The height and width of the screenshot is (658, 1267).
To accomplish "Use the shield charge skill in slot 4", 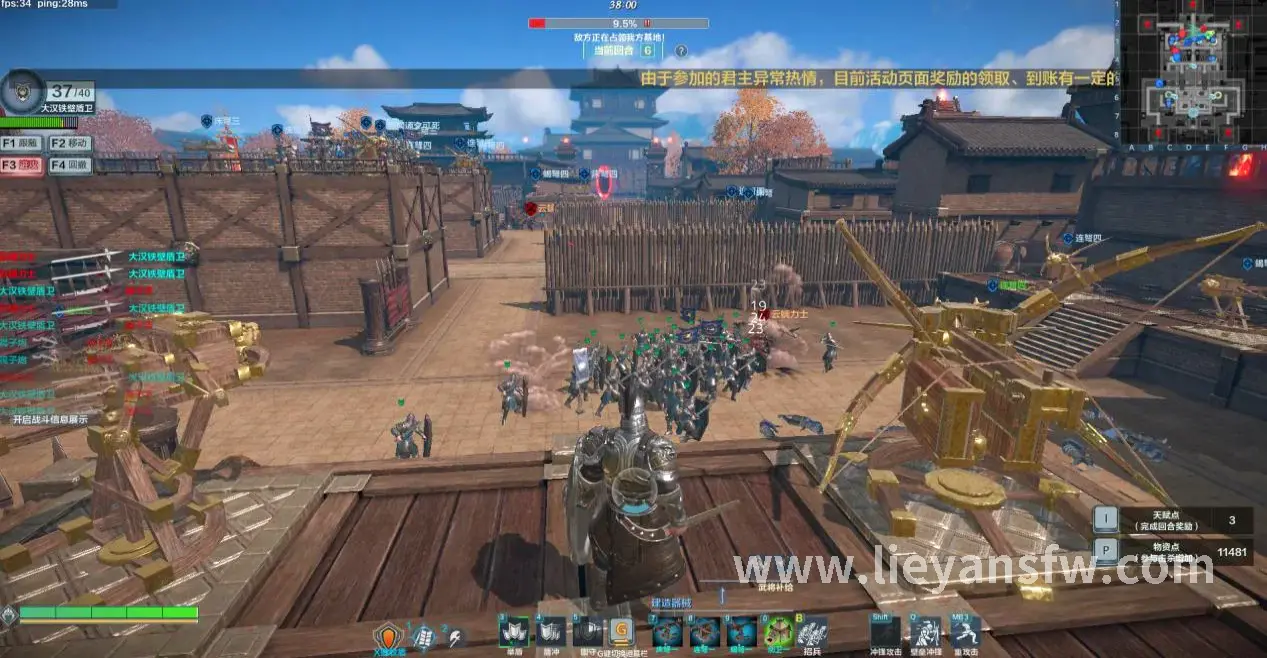I will [x=550, y=632].
